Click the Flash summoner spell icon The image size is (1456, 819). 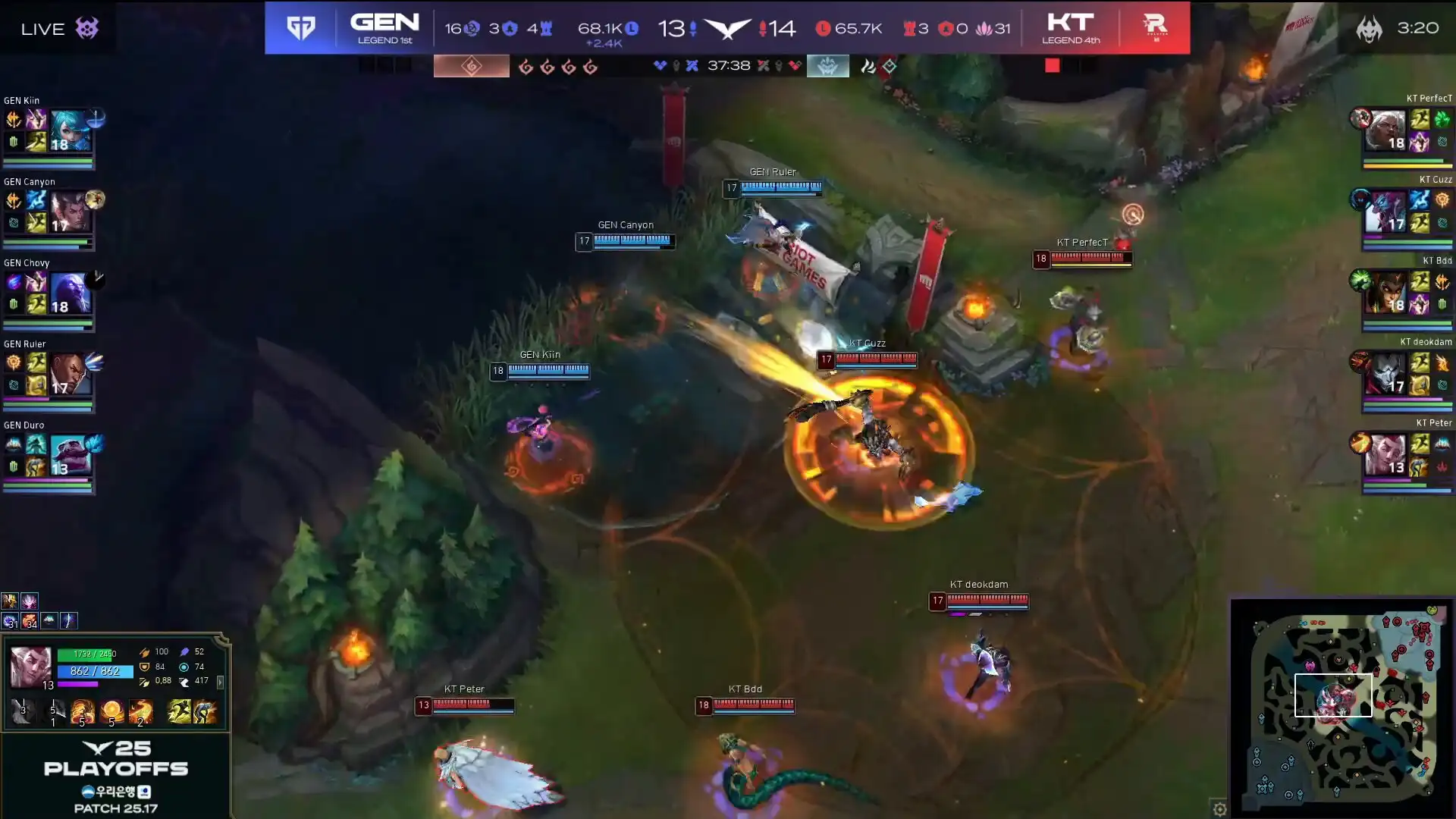[x=179, y=711]
